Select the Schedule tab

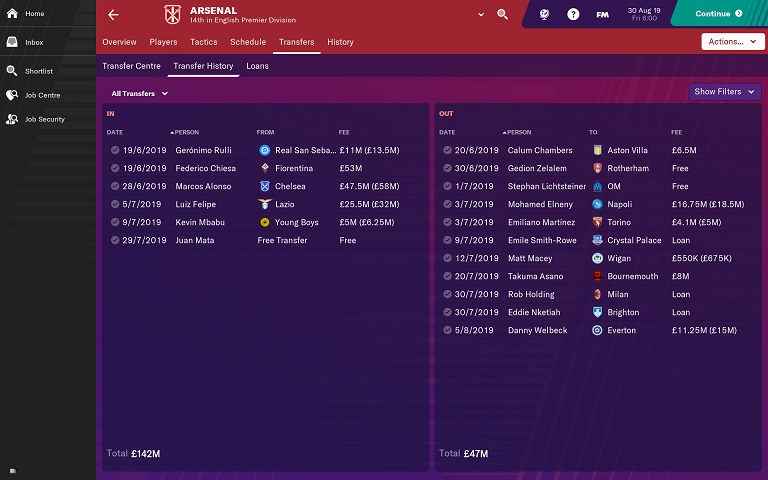coord(247,42)
